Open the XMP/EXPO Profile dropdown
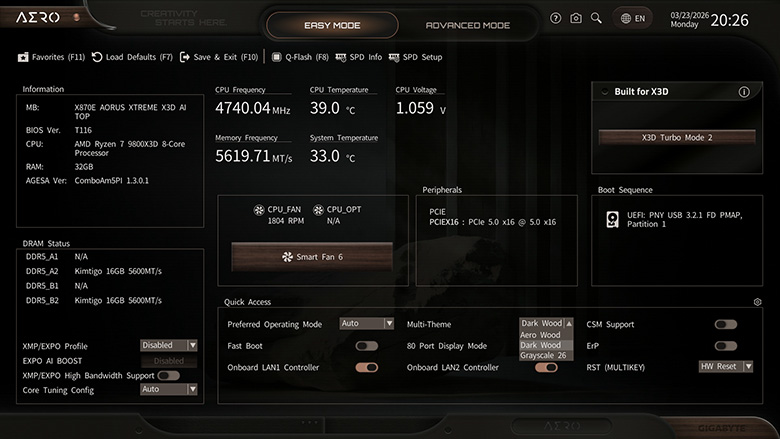This screenshot has width=780, height=439. coord(169,345)
